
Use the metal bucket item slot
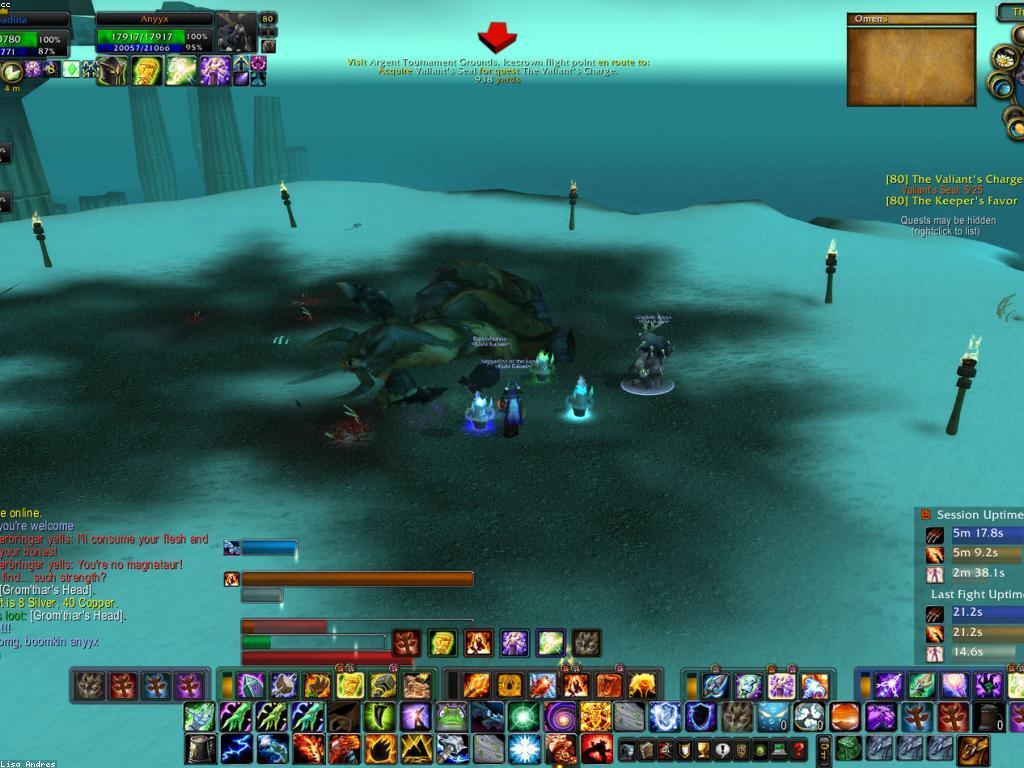200,748
